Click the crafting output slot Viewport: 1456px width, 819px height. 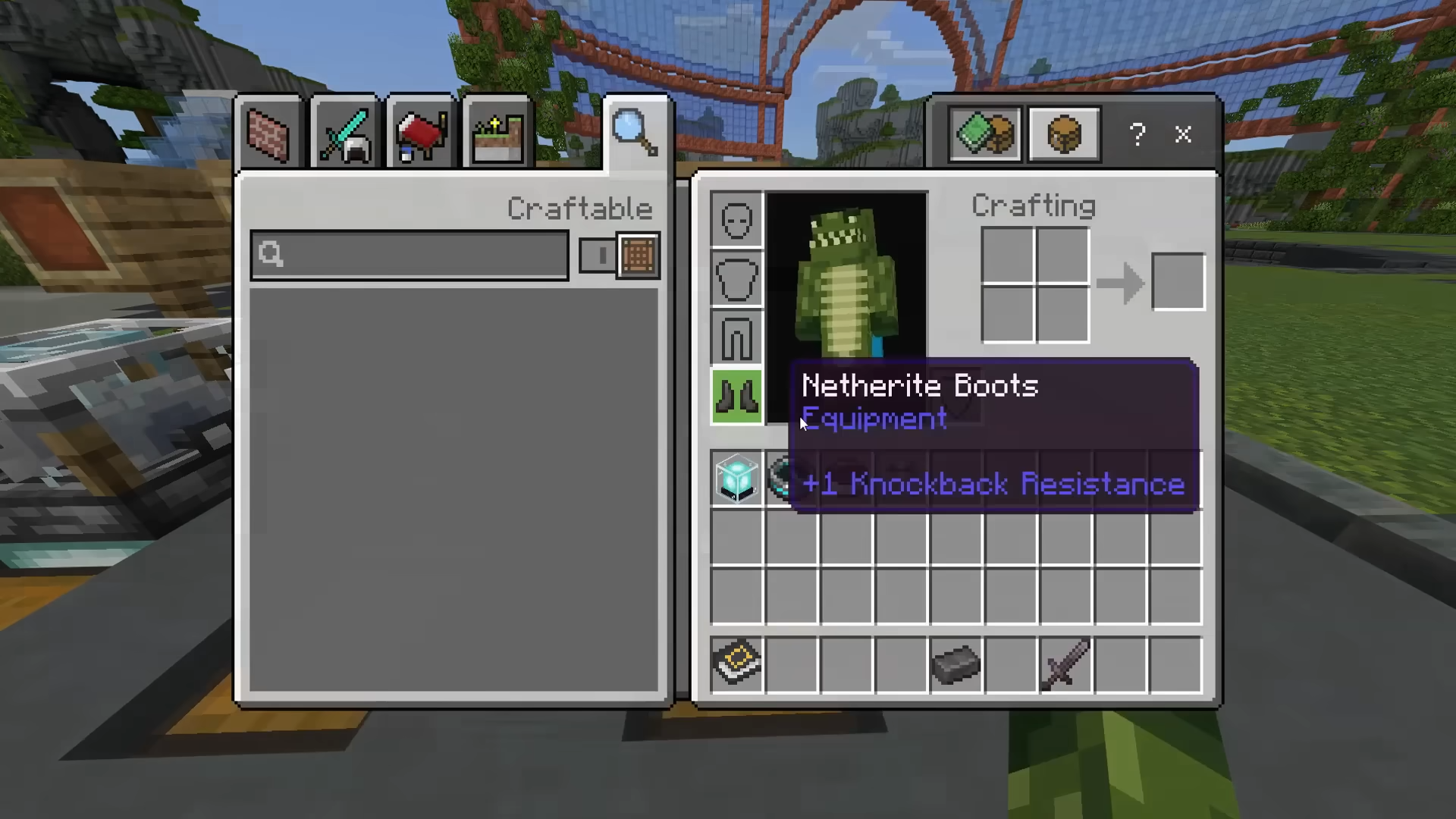1178,282
